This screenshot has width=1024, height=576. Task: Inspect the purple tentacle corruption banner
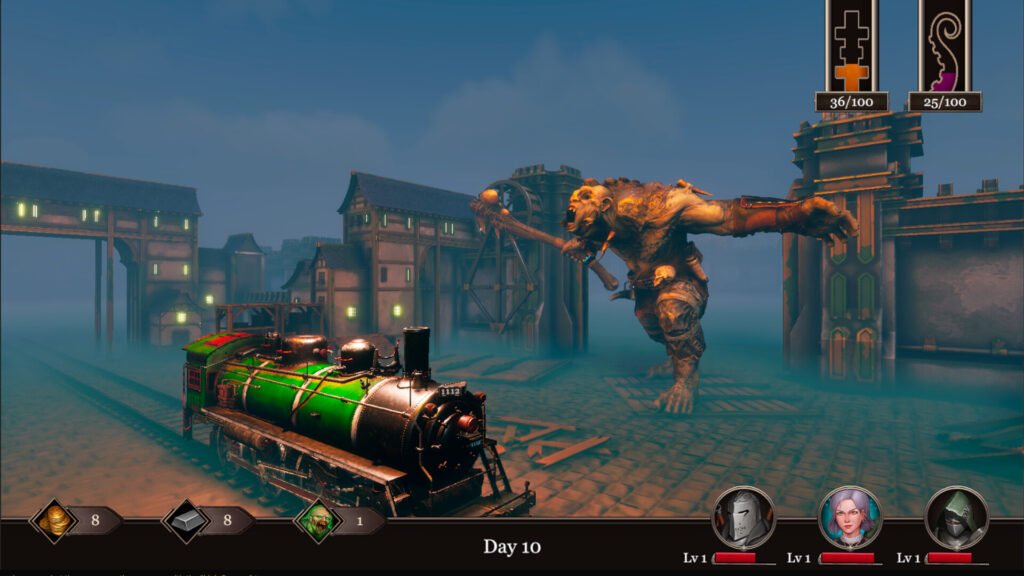coord(945,46)
